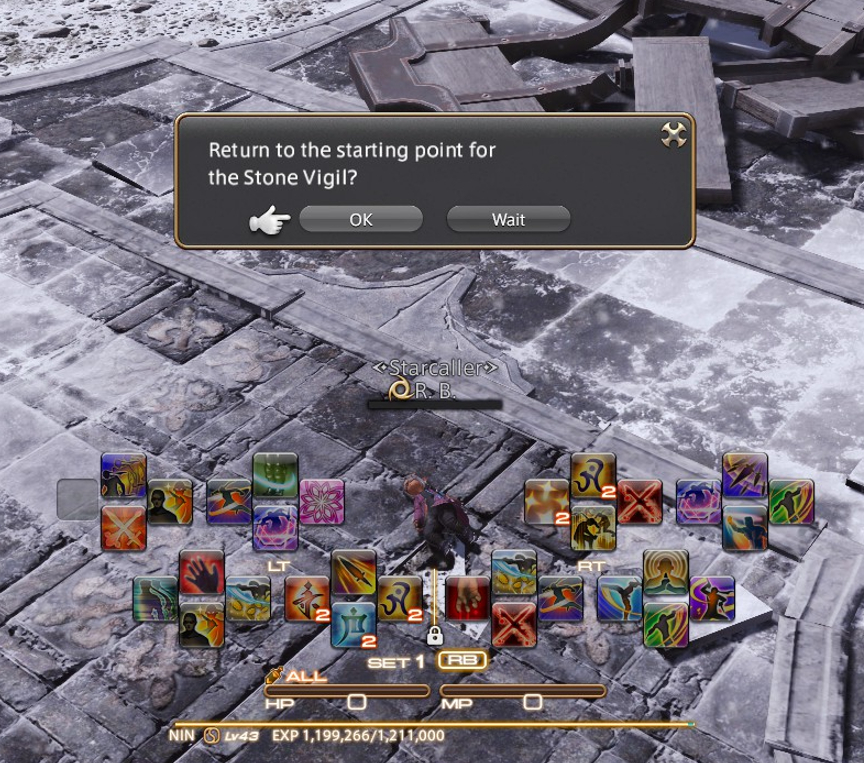864x763 pixels.
Task: Activate the purple multi-dagger ability
Action: coord(745,476)
